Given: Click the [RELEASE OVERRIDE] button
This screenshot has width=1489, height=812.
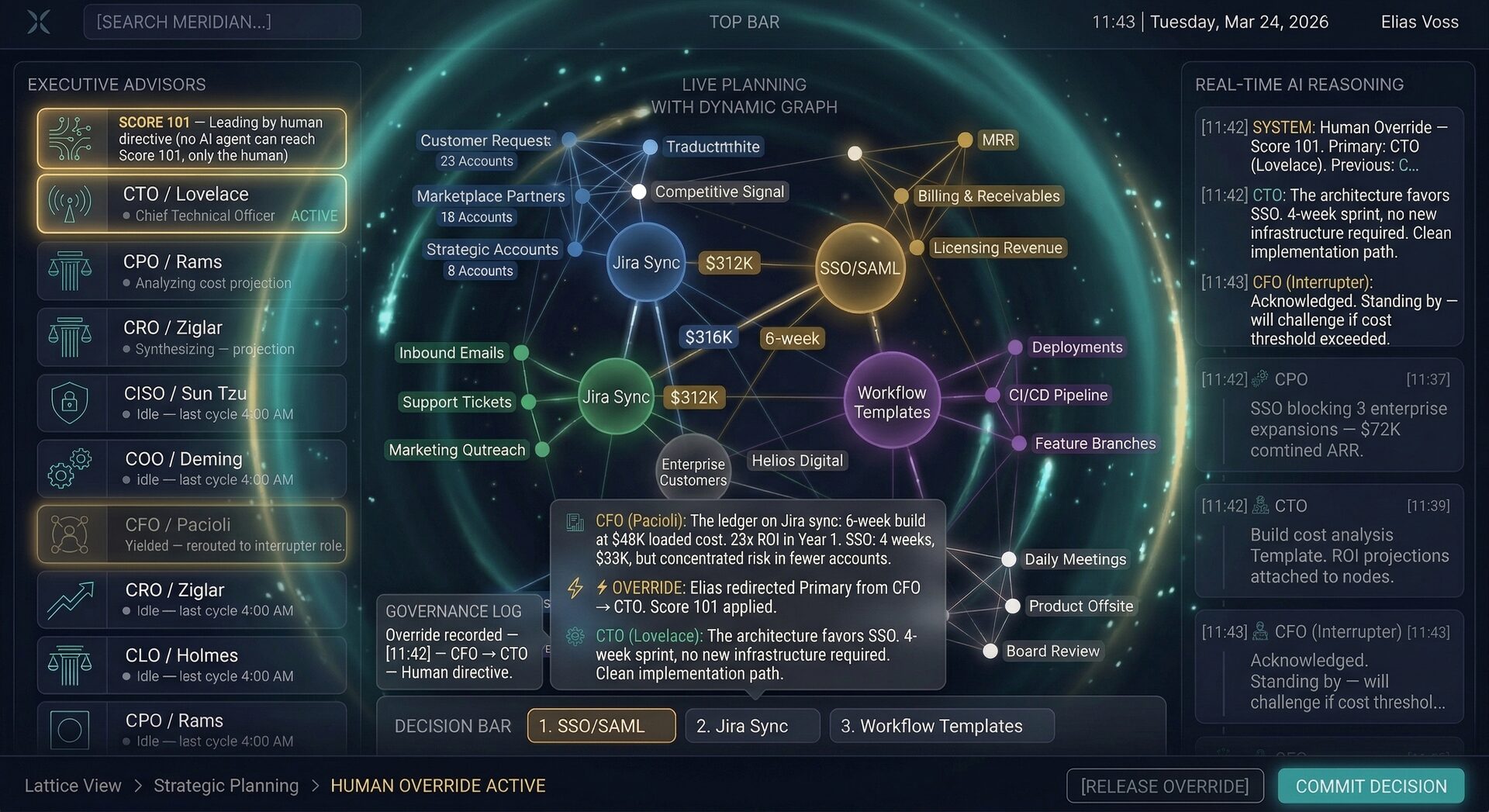Looking at the screenshot, I should [x=1165, y=785].
